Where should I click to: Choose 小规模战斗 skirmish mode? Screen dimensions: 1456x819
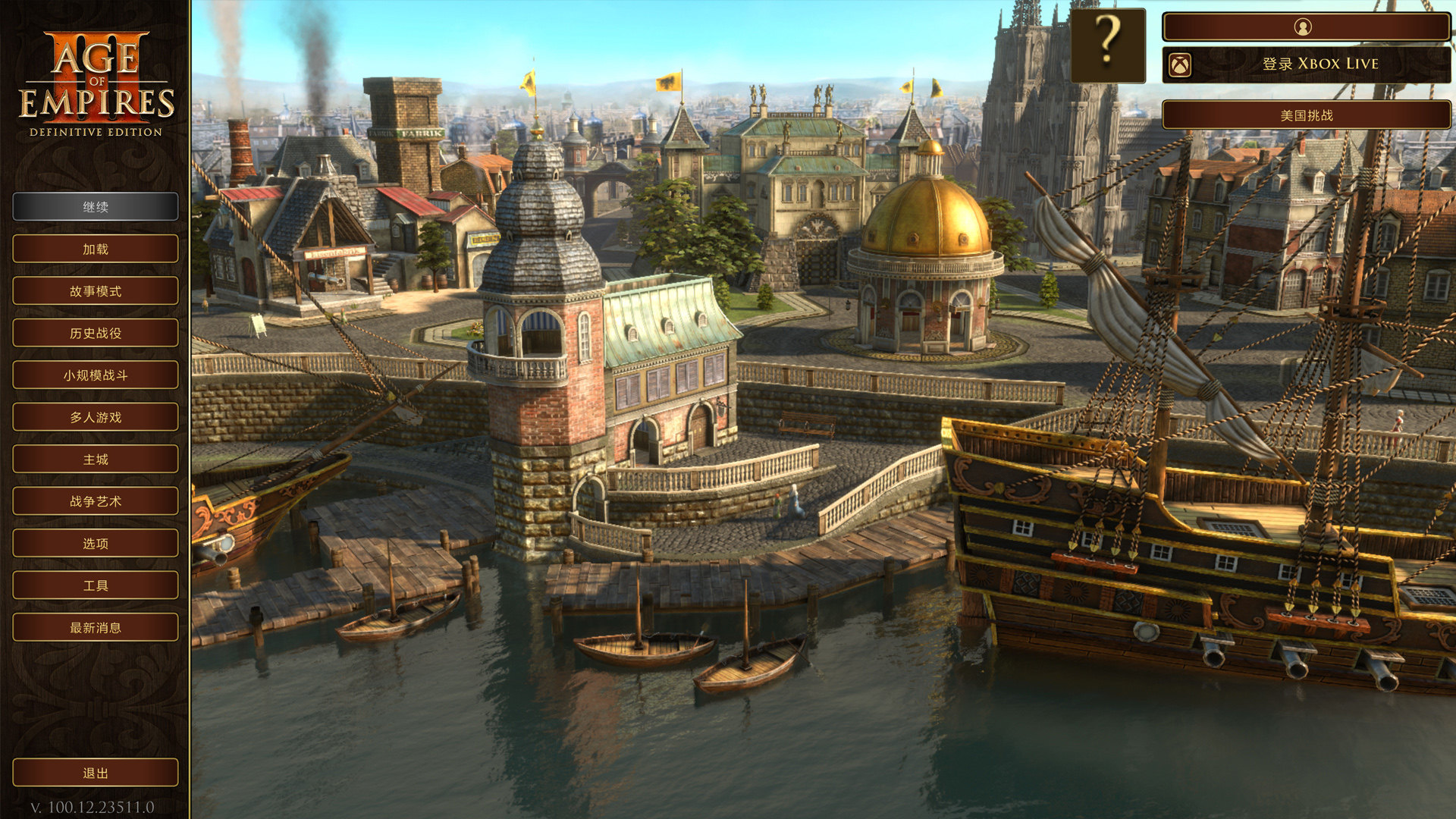[96, 375]
